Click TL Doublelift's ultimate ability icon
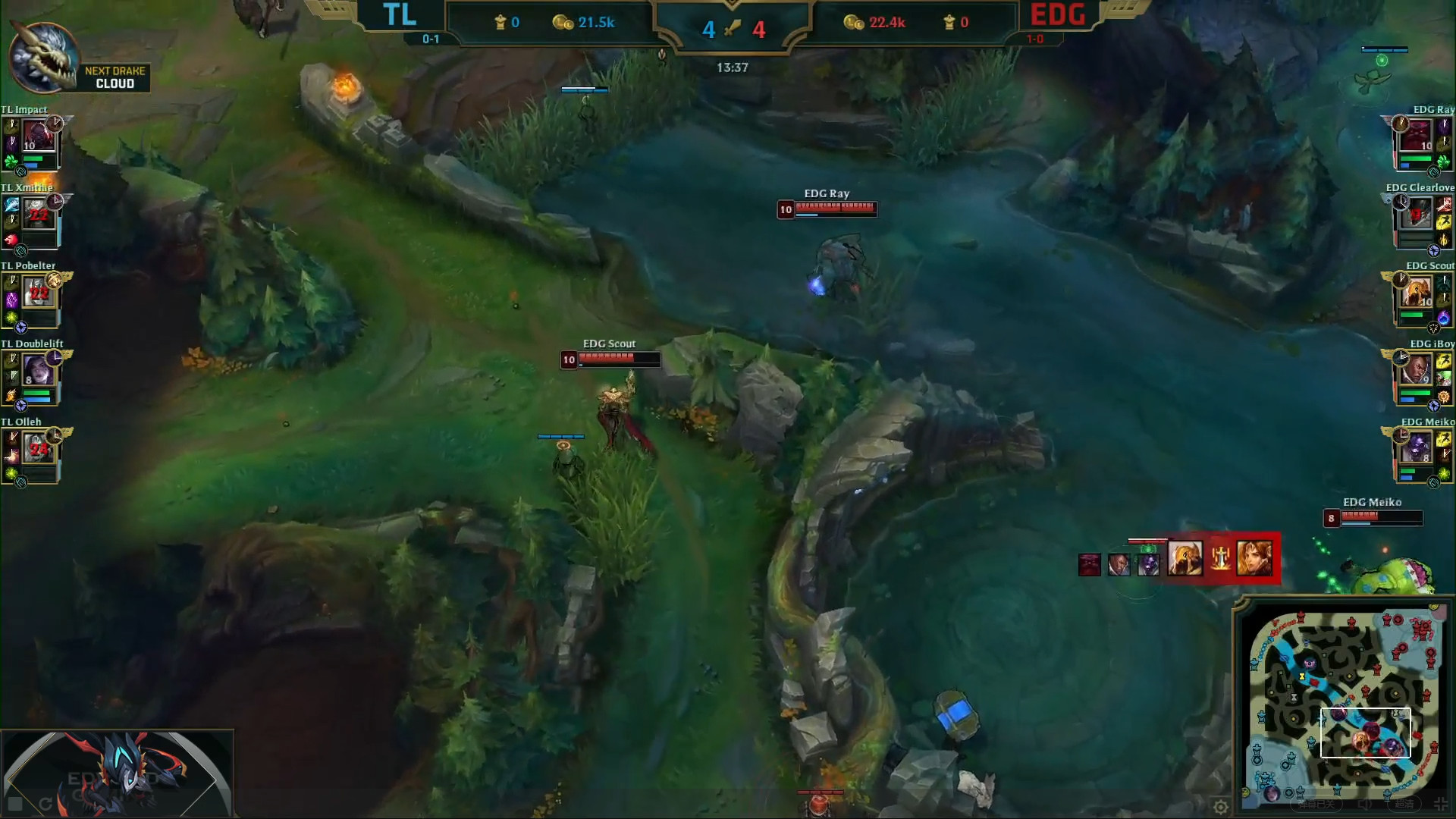Screen dimensions: 1456x819 10,395
